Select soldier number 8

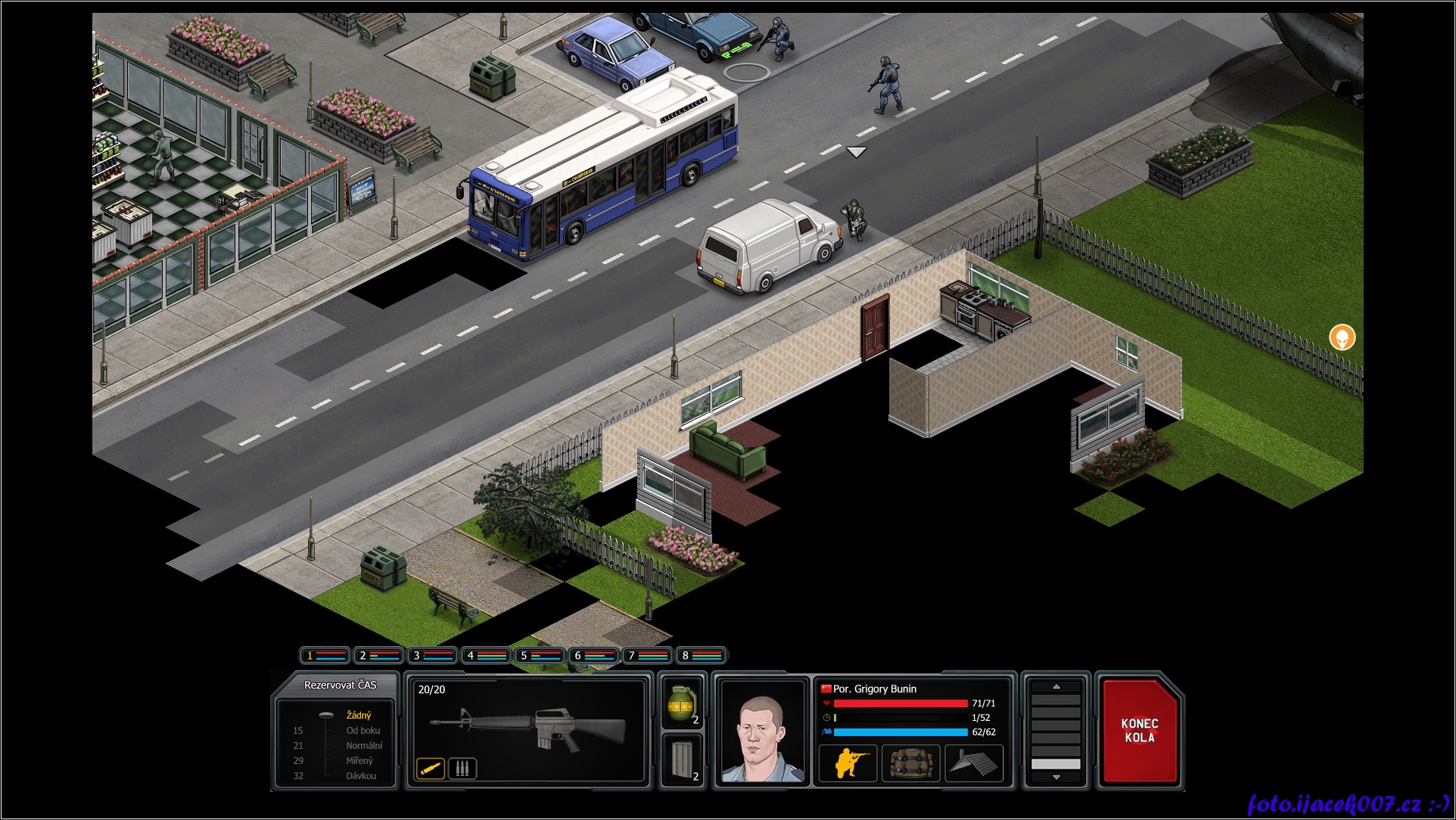pos(702,655)
